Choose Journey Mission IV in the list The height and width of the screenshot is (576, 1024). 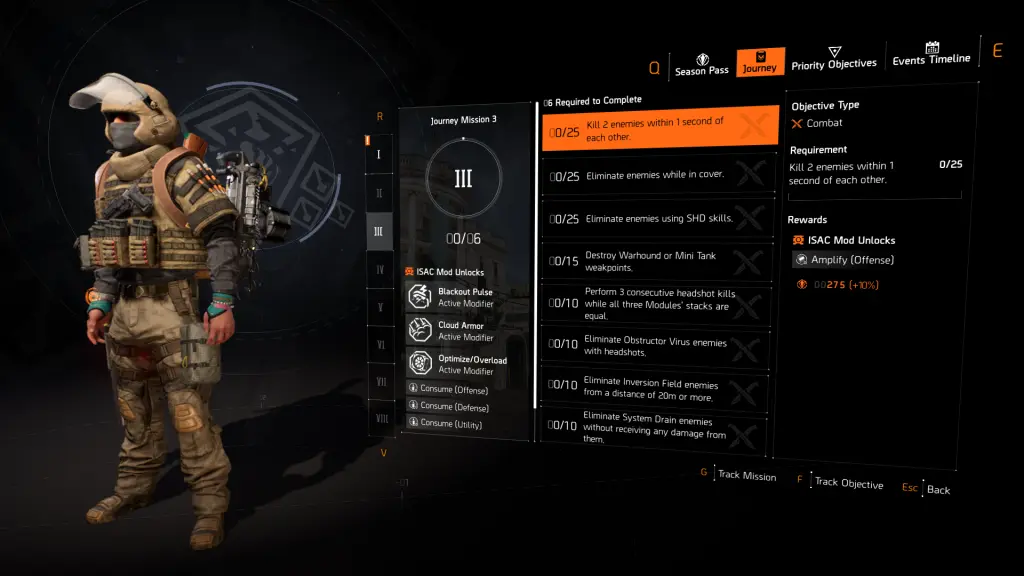(380, 269)
